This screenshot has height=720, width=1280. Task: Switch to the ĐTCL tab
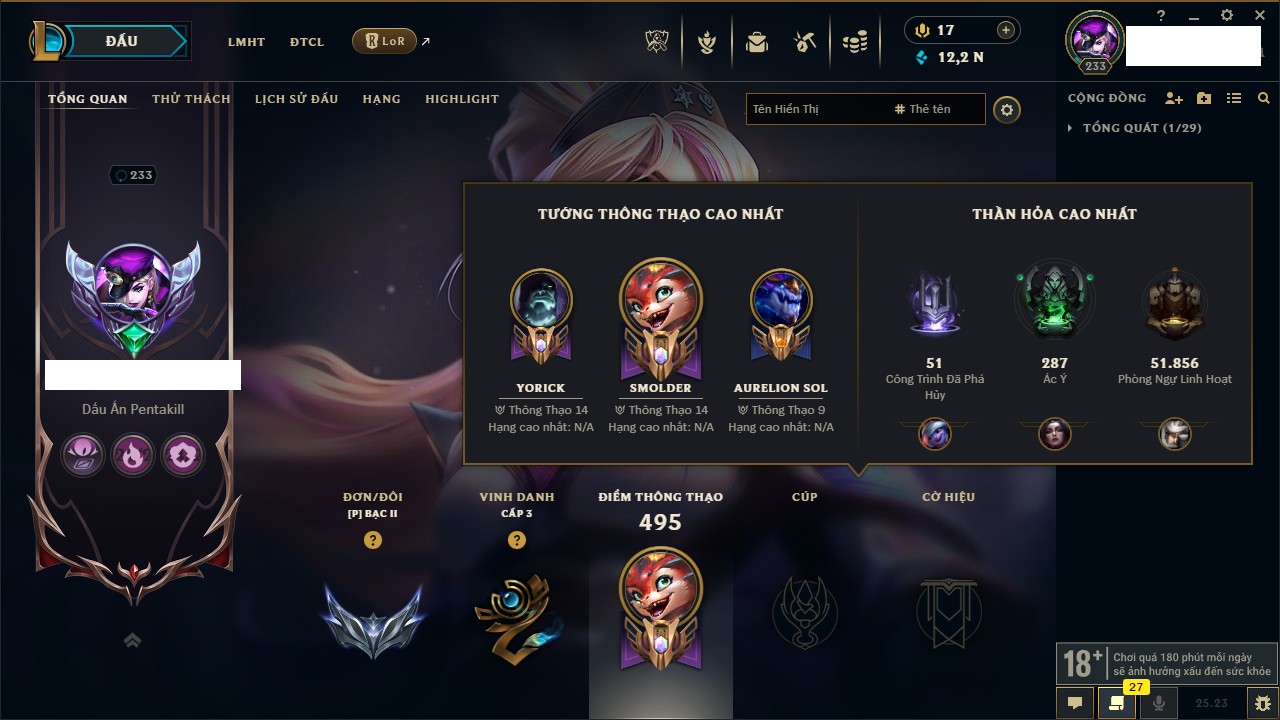click(307, 42)
